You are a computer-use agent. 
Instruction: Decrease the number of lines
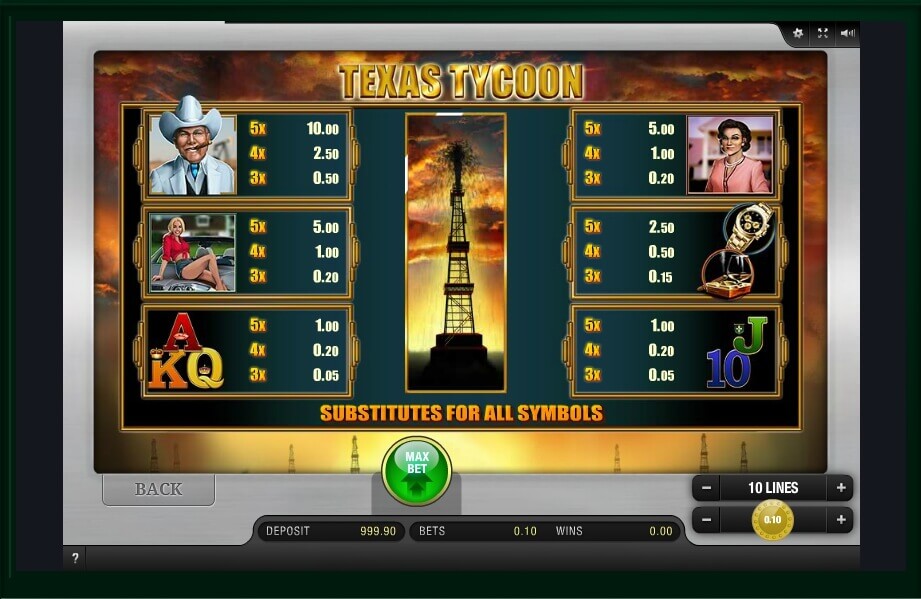point(706,488)
